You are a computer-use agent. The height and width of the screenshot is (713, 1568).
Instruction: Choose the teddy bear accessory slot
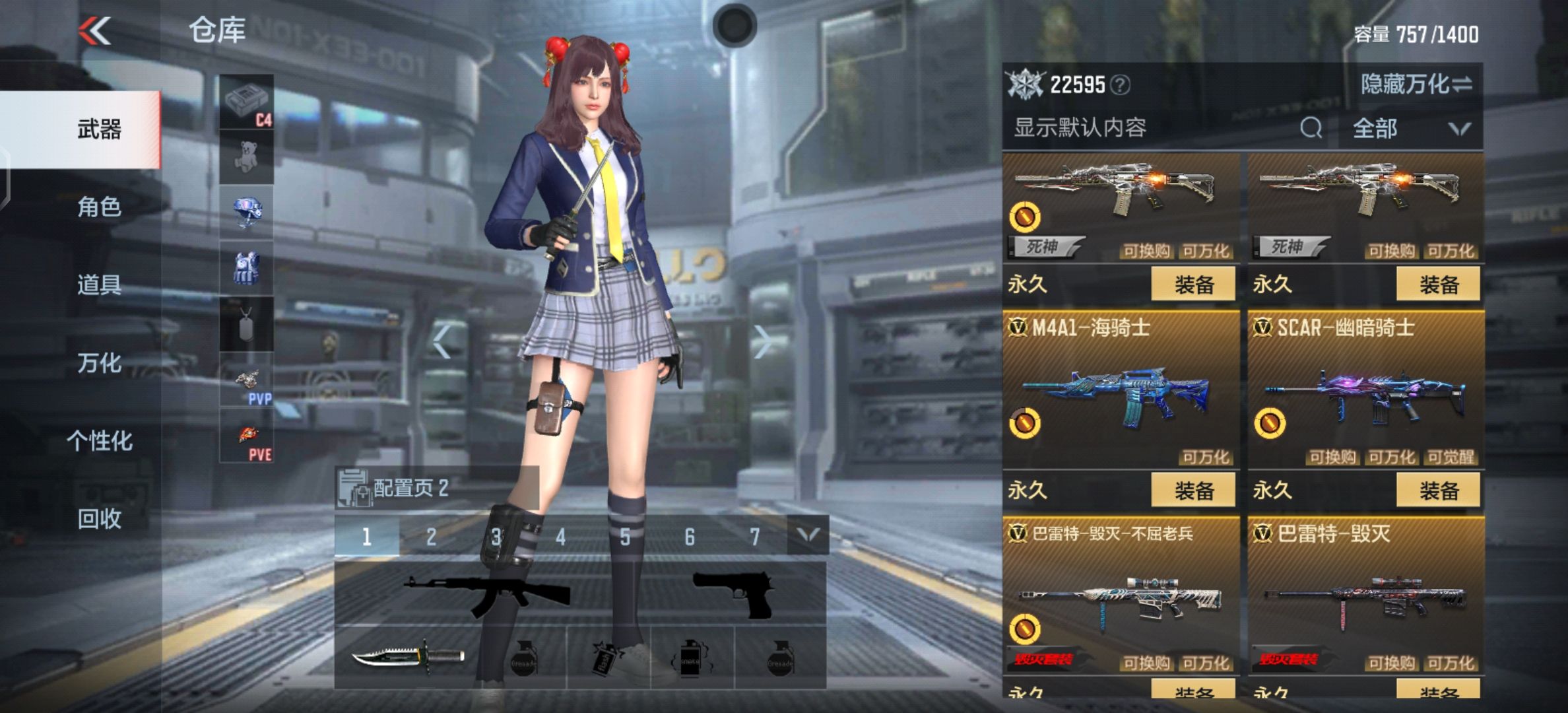(246, 157)
